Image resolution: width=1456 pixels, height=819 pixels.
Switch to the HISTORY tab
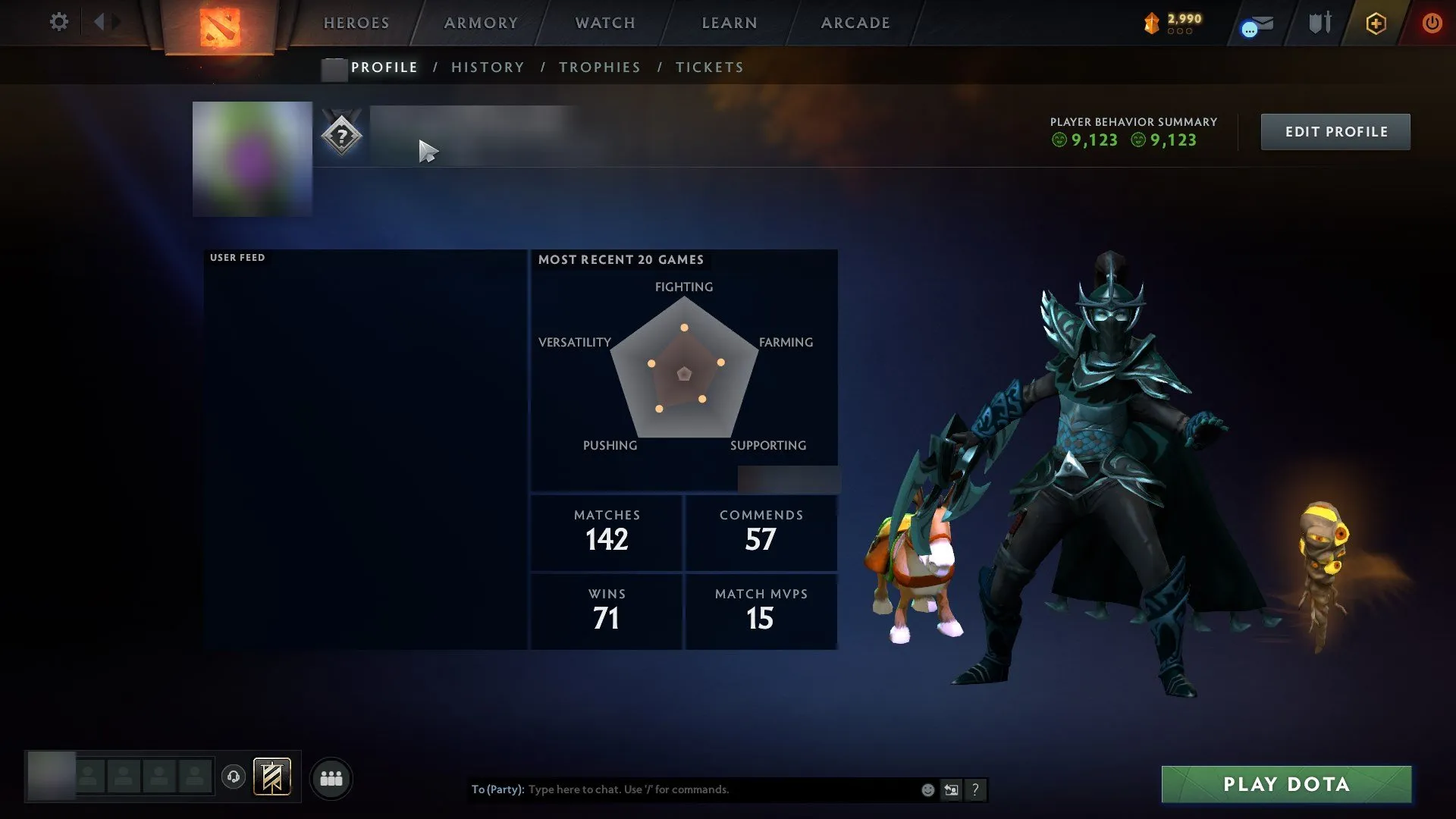tap(487, 67)
